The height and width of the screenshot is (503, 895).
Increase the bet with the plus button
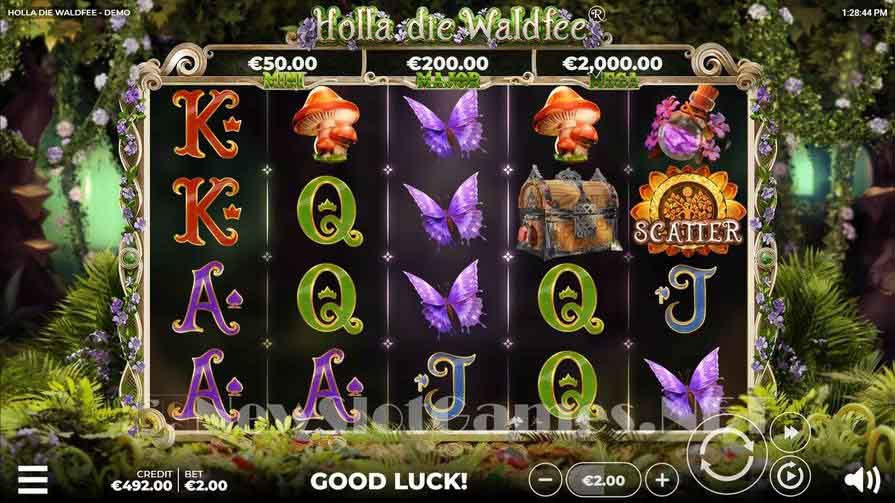[x=661, y=480]
